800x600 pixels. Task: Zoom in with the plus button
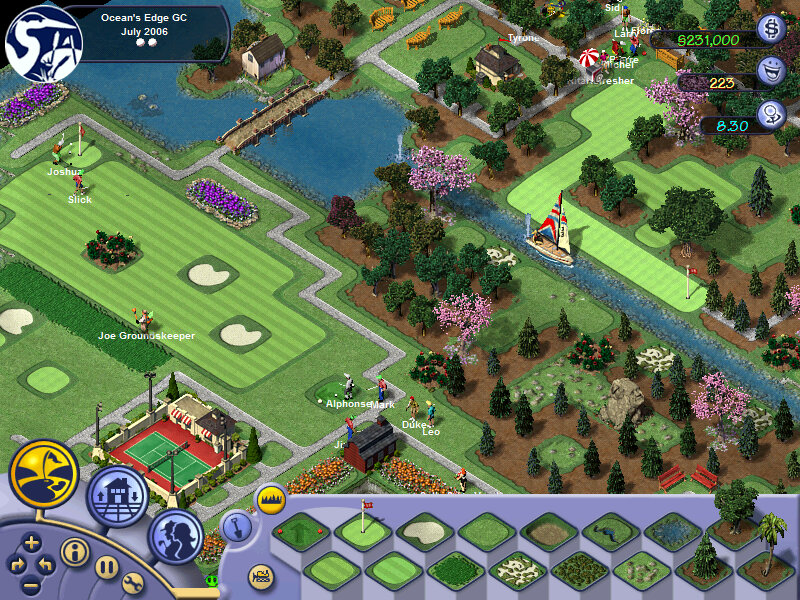coord(31,544)
